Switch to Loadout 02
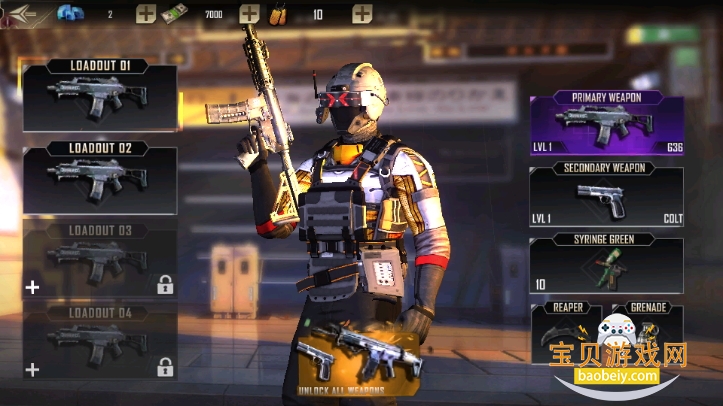This screenshot has height=406, width=723. tap(100, 178)
